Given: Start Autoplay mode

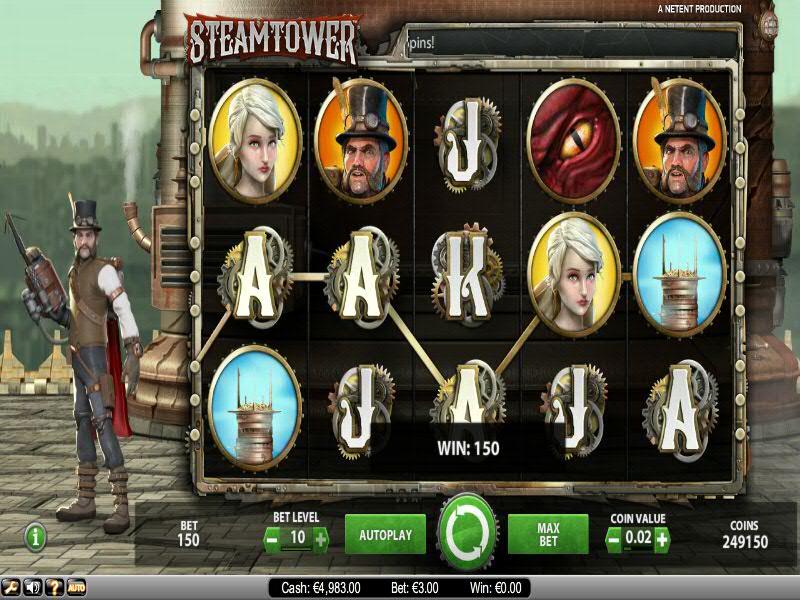Looking at the screenshot, I should [x=385, y=535].
